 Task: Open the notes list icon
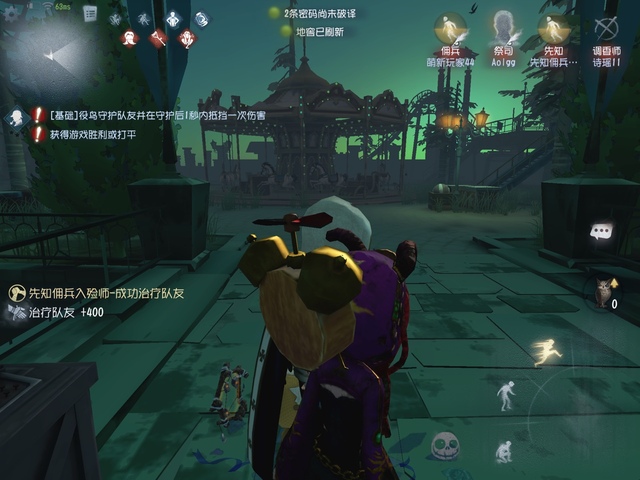click(x=91, y=14)
